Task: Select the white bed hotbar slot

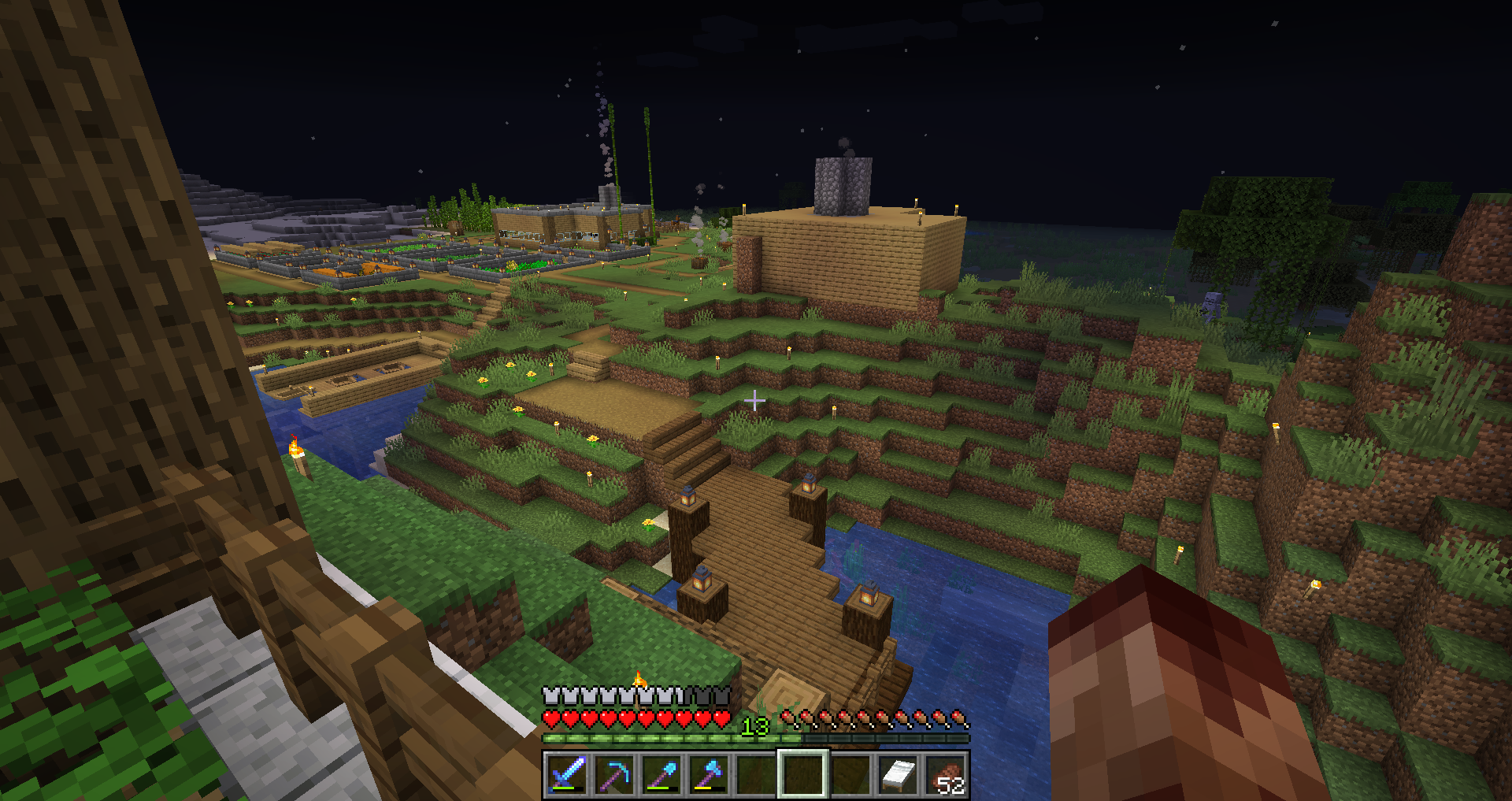Action: [898, 774]
